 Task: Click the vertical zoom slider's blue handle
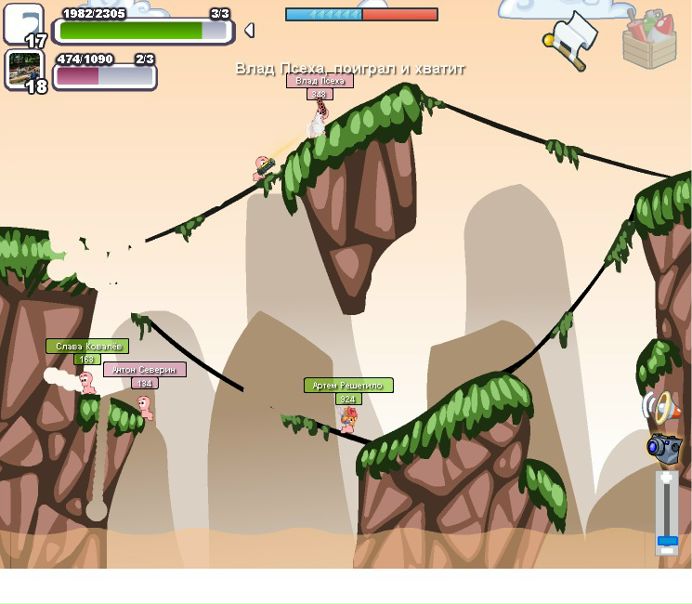666,541
